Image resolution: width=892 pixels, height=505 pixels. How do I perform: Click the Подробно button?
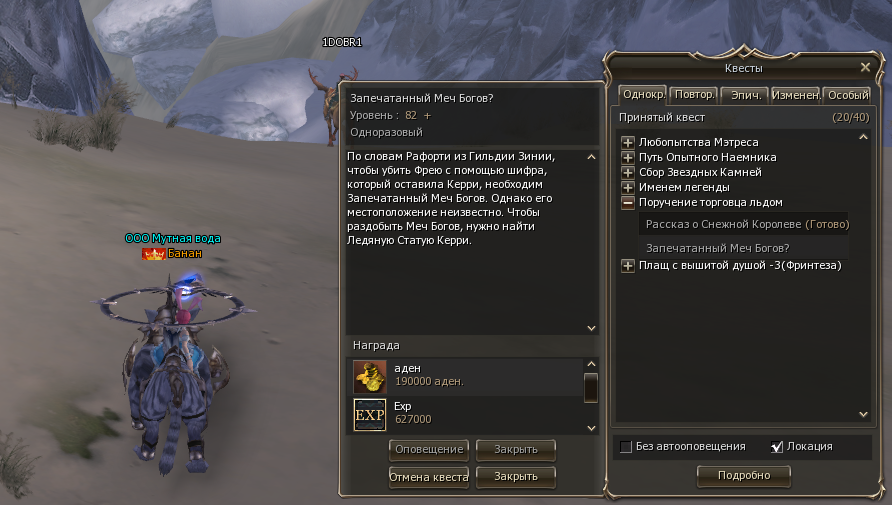tap(743, 476)
